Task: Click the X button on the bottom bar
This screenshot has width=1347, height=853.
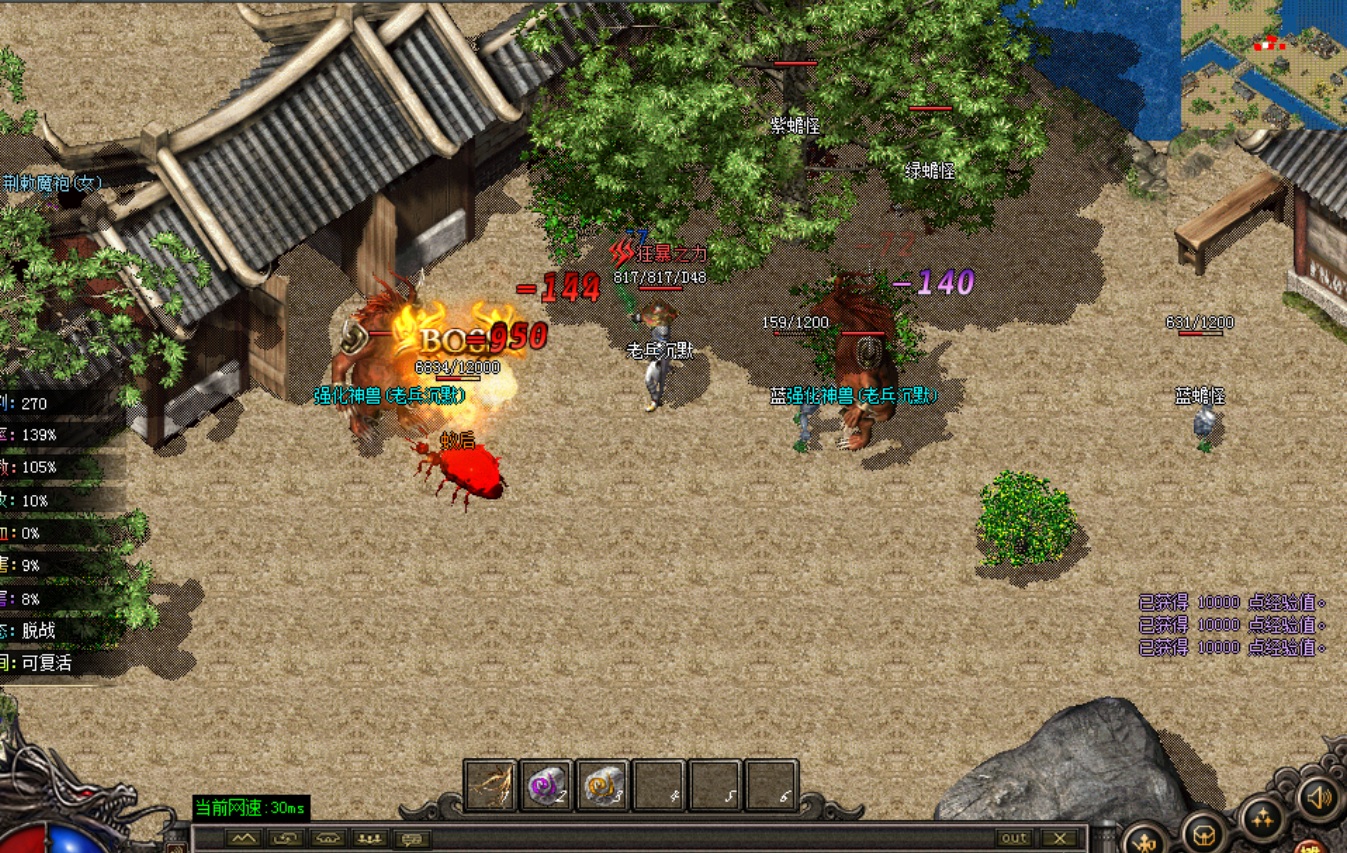Action: 1059,838
